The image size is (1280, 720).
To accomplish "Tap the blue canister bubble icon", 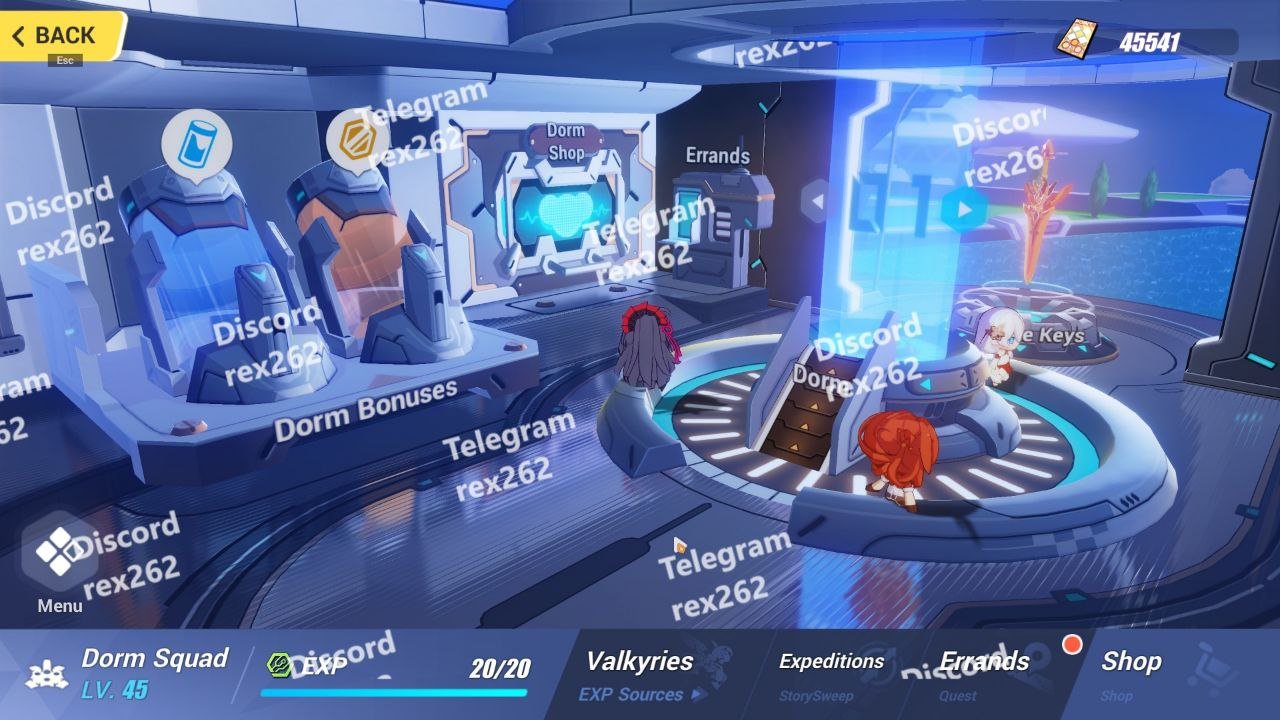I will coord(196,142).
